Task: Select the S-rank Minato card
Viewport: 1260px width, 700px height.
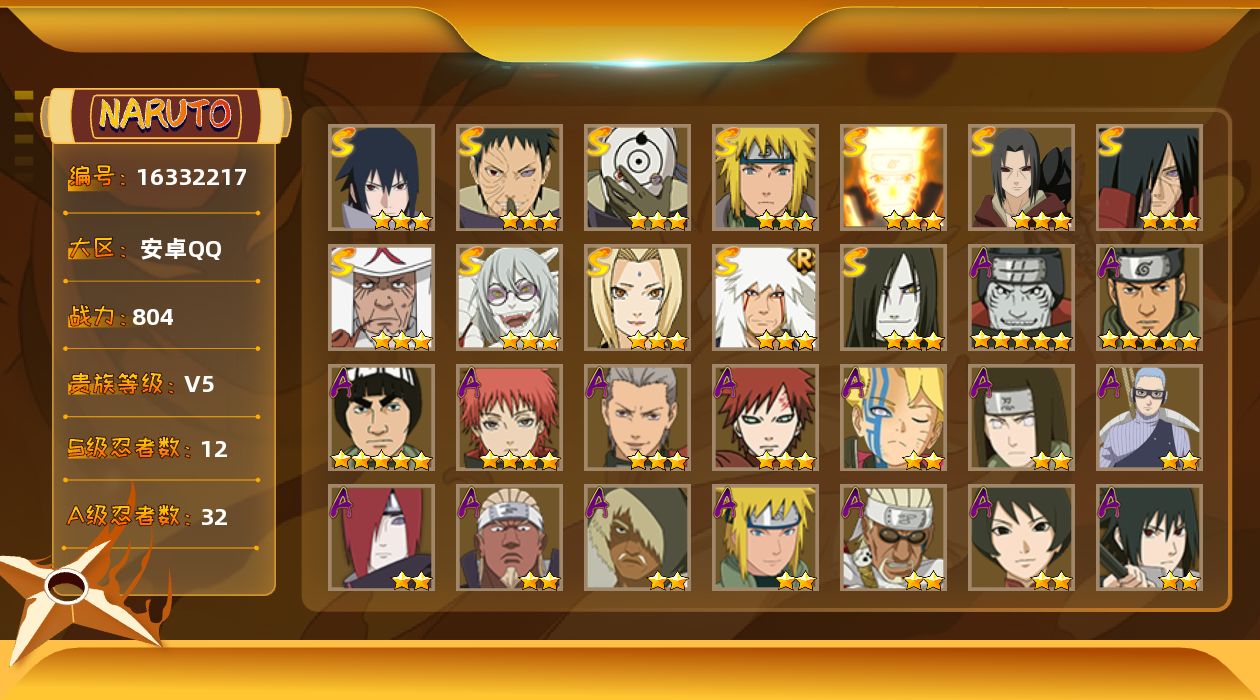Action: (765, 177)
